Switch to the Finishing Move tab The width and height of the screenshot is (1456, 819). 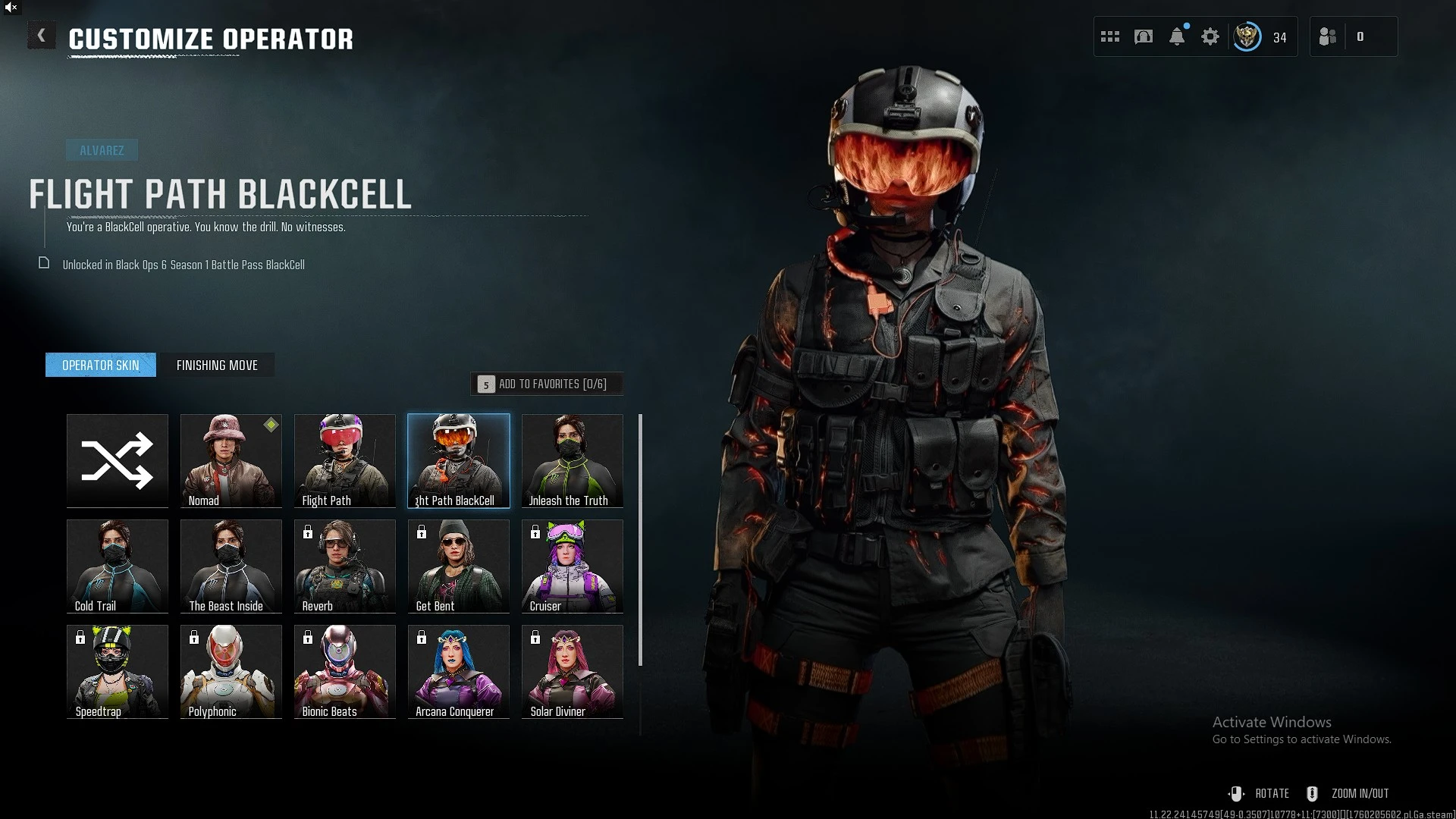coord(218,365)
